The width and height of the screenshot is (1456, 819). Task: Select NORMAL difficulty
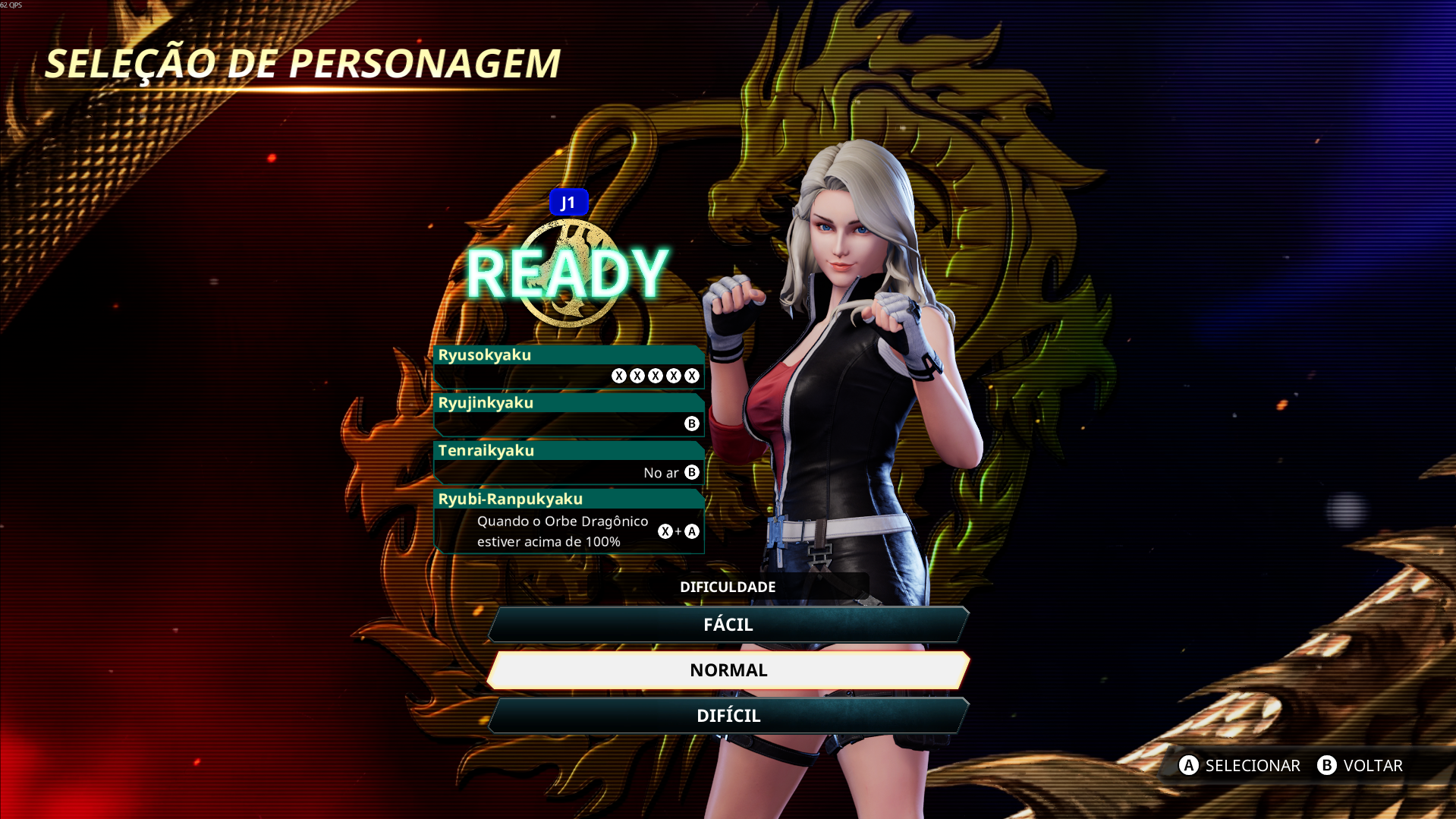coord(728,670)
